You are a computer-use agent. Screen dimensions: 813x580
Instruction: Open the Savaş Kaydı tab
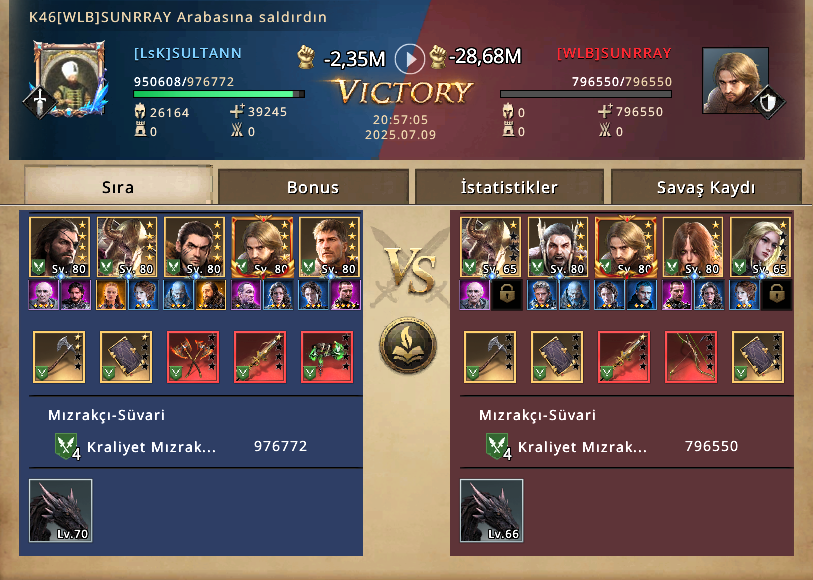[706, 187]
